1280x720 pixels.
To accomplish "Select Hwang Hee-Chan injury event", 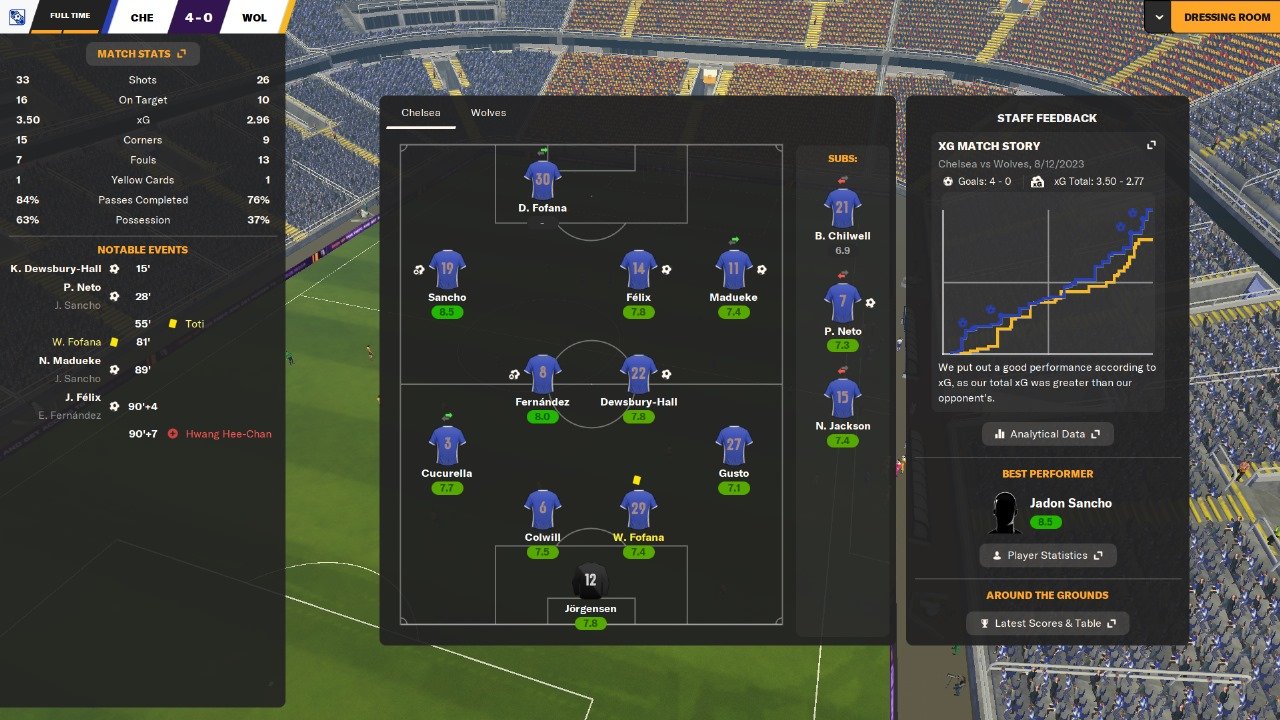I will (227, 434).
